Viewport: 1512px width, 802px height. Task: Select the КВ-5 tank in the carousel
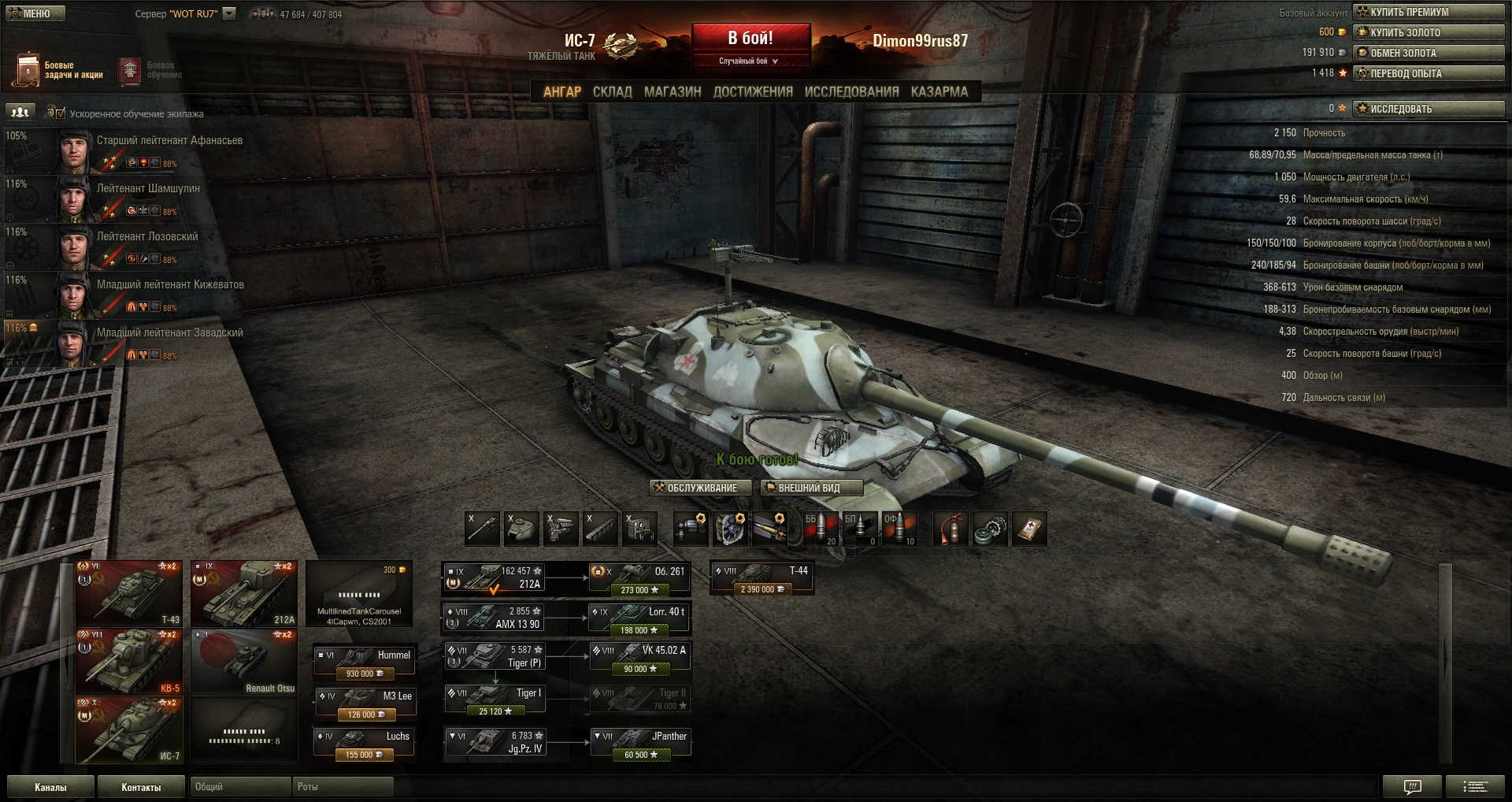(129, 662)
